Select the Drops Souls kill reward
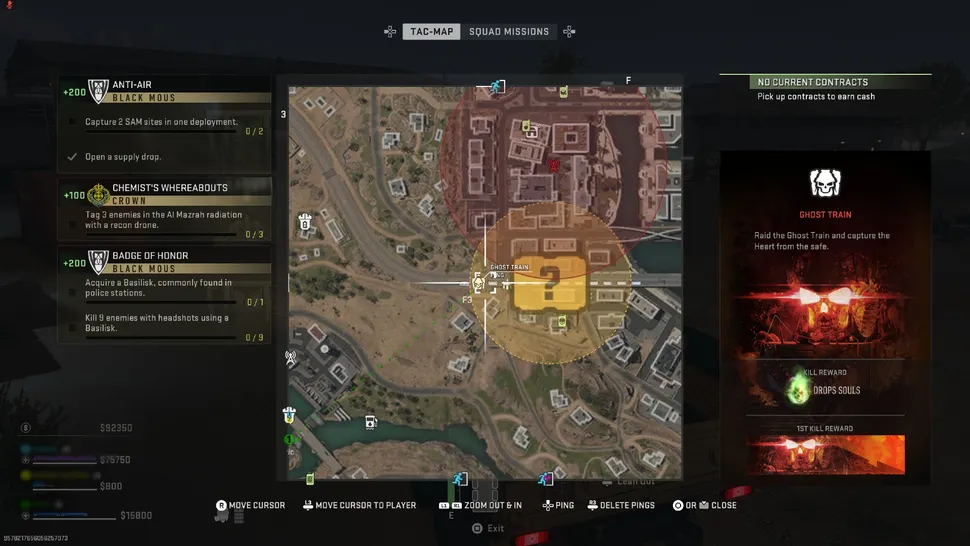Screen dimensions: 970x546 [825, 389]
